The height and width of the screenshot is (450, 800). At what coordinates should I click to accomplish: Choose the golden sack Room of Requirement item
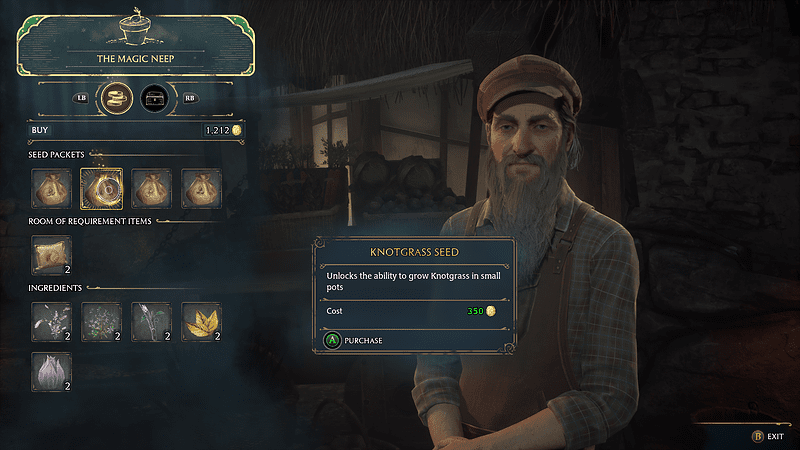pos(51,255)
